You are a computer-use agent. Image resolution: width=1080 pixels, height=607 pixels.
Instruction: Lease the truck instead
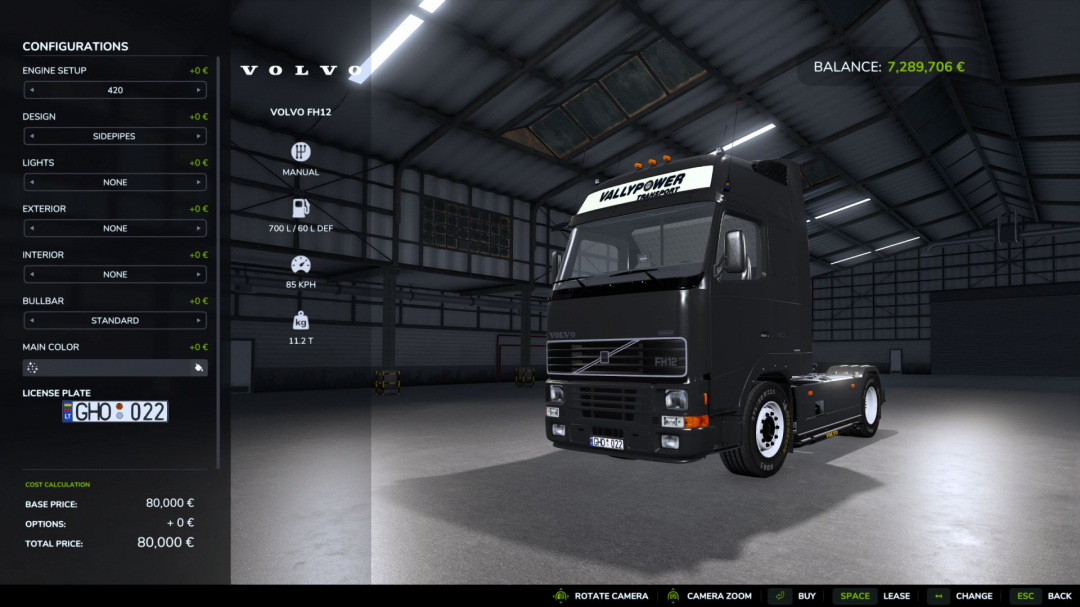[x=872, y=596]
